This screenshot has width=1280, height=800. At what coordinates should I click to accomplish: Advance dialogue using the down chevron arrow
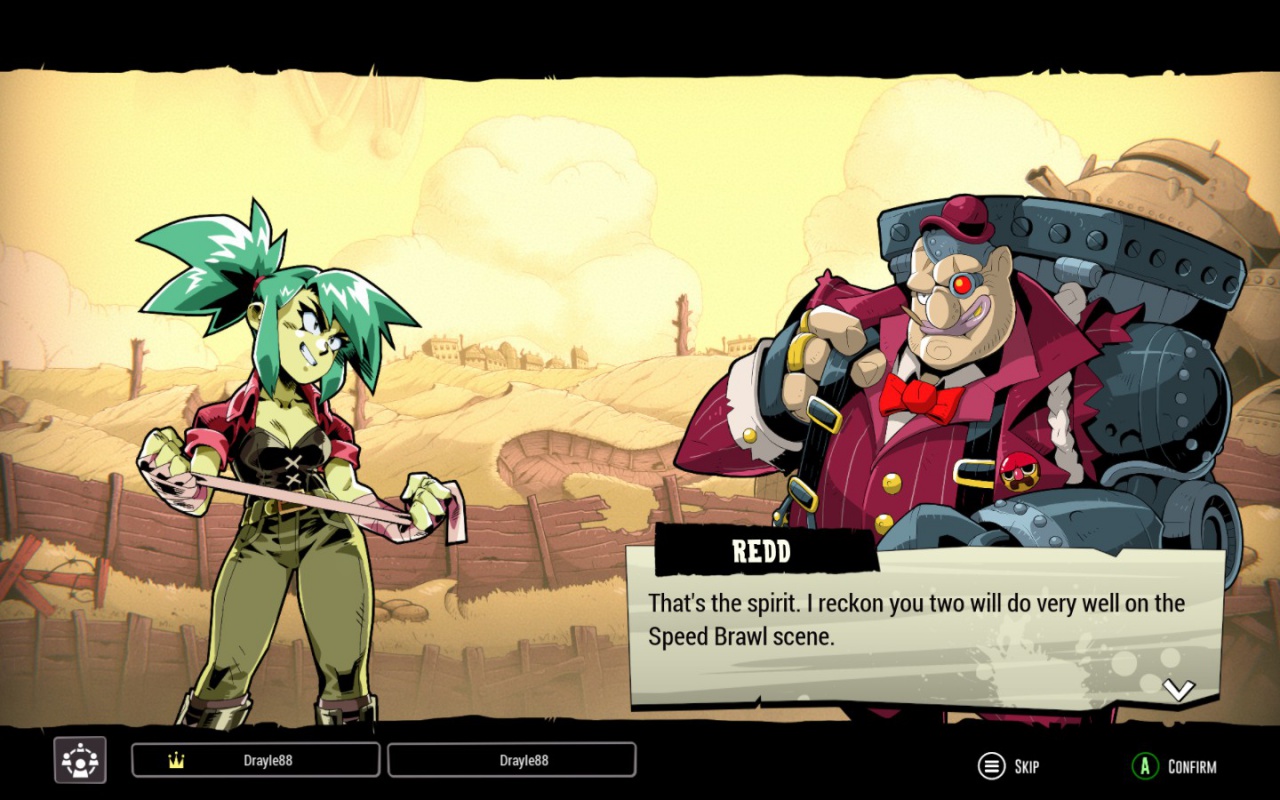[x=1180, y=687]
